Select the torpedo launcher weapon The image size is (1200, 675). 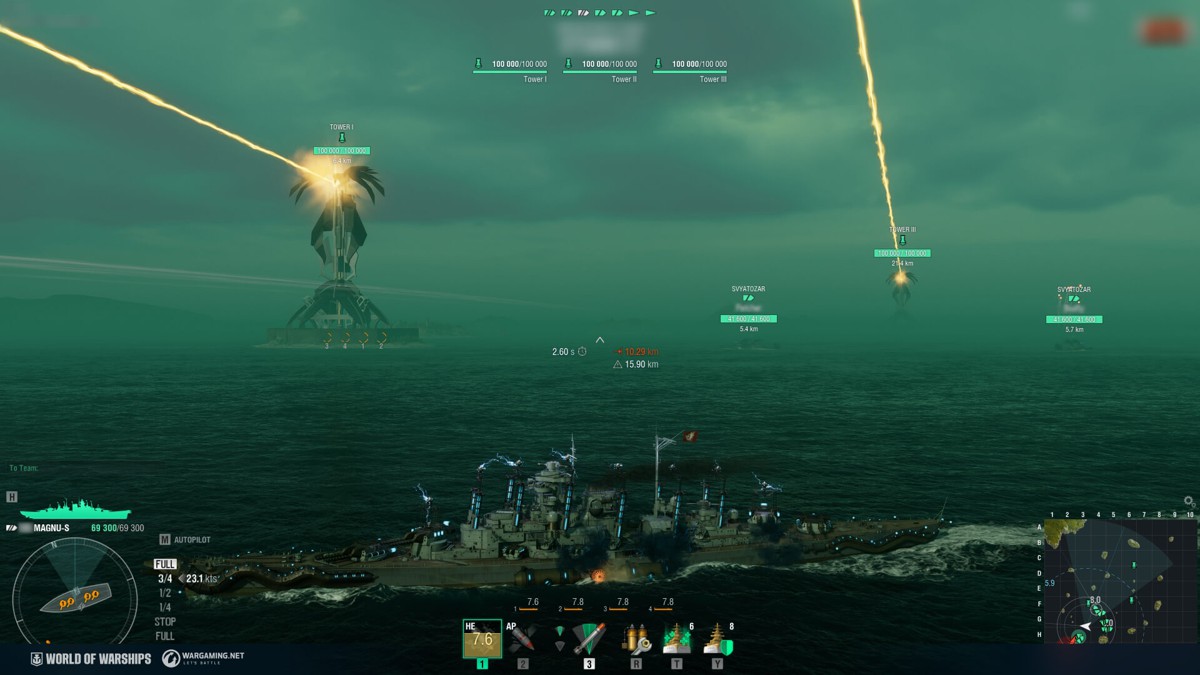[x=588, y=638]
